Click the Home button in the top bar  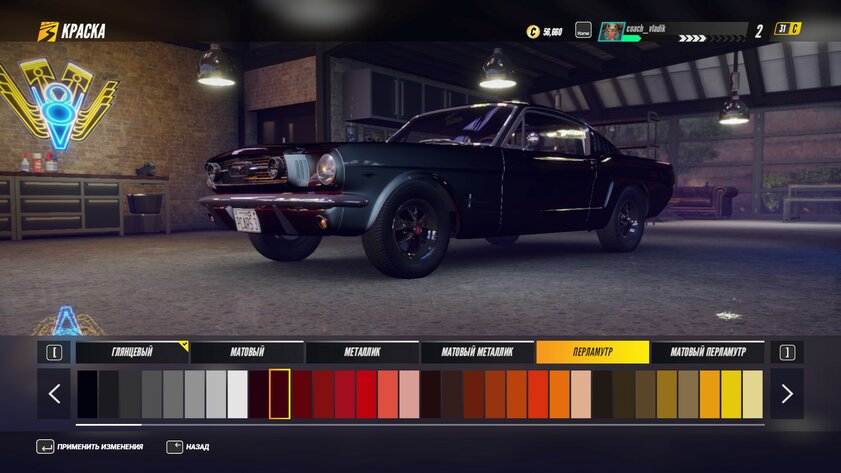[x=583, y=31]
